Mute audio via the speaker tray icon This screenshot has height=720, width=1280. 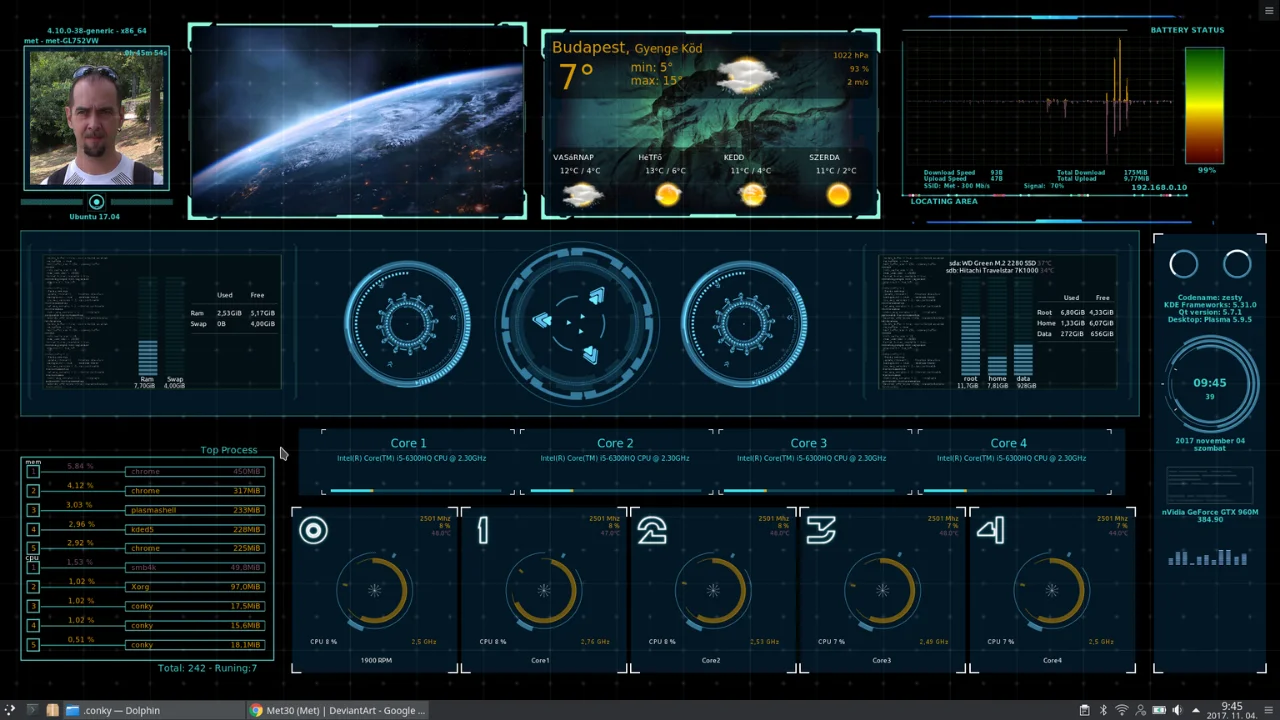pyautogui.click(x=1177, y=710)
